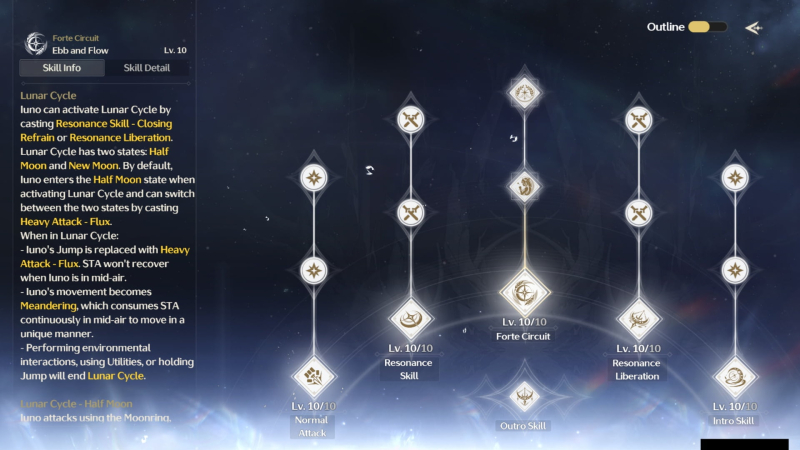The image size is (800, 450).
Task: Select the Skill Info tab
Action: coord(61,68)
